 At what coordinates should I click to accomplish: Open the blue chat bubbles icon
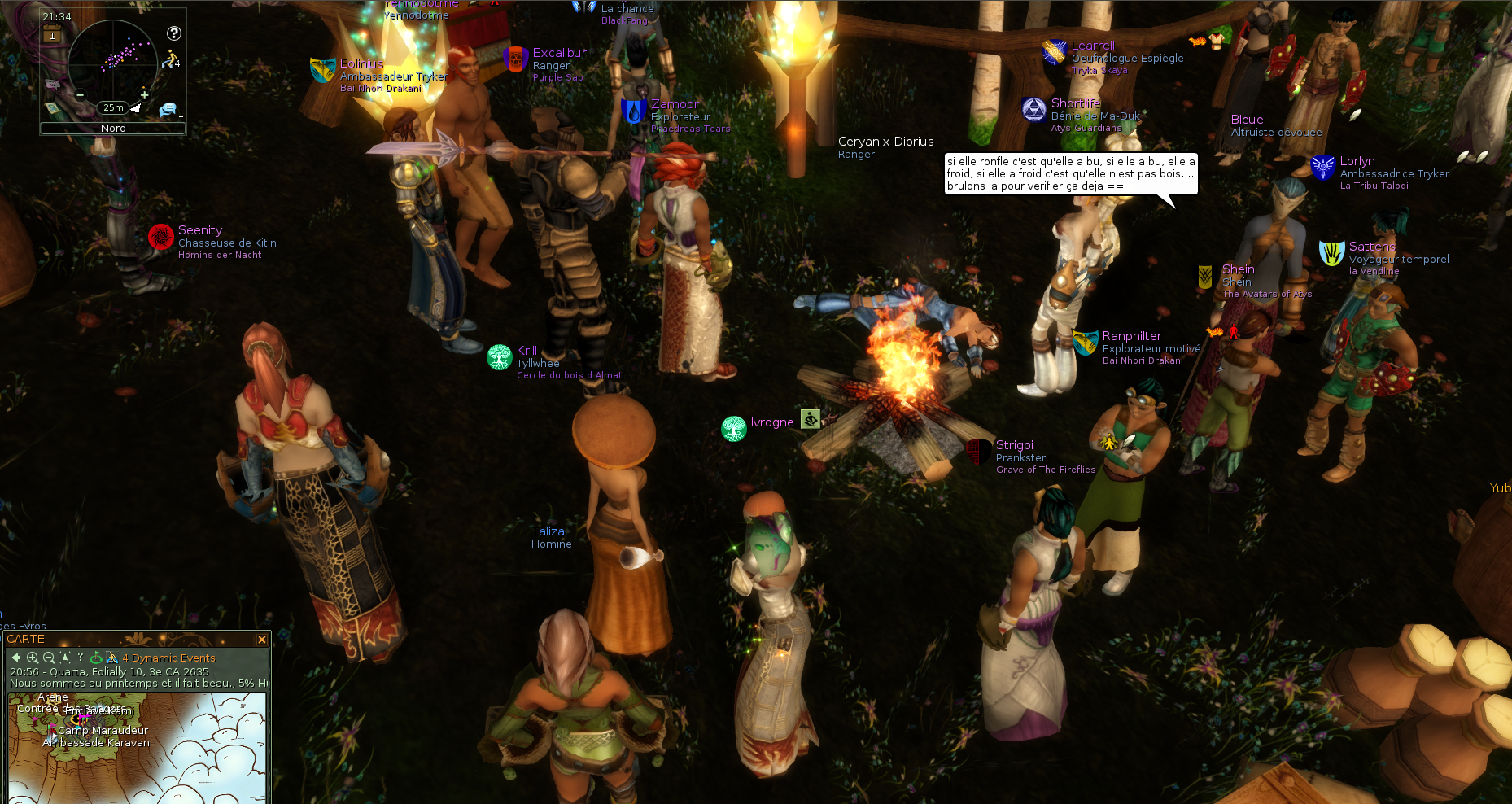tap(168, 109)
